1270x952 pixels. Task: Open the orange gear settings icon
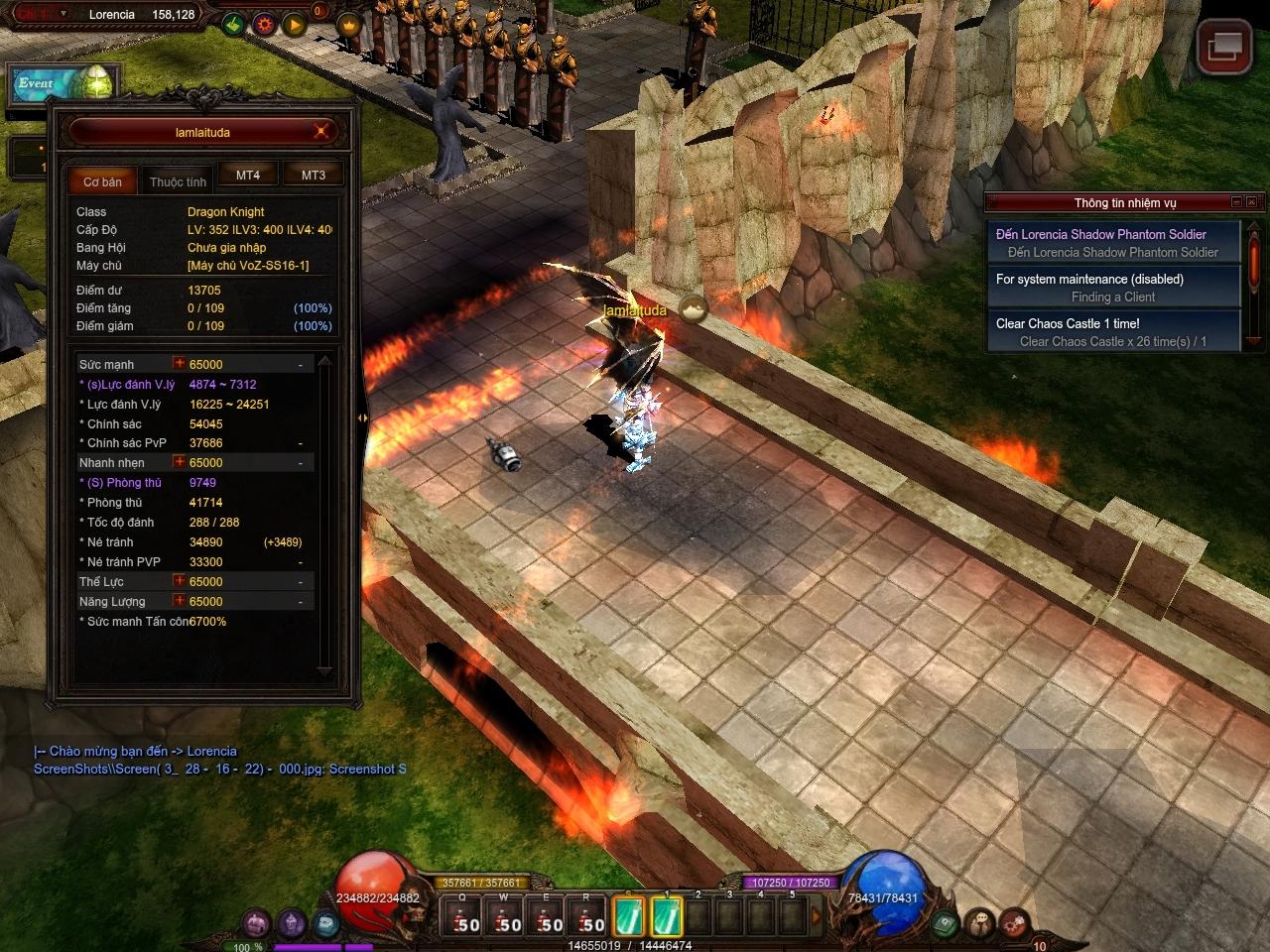point(265,24)
